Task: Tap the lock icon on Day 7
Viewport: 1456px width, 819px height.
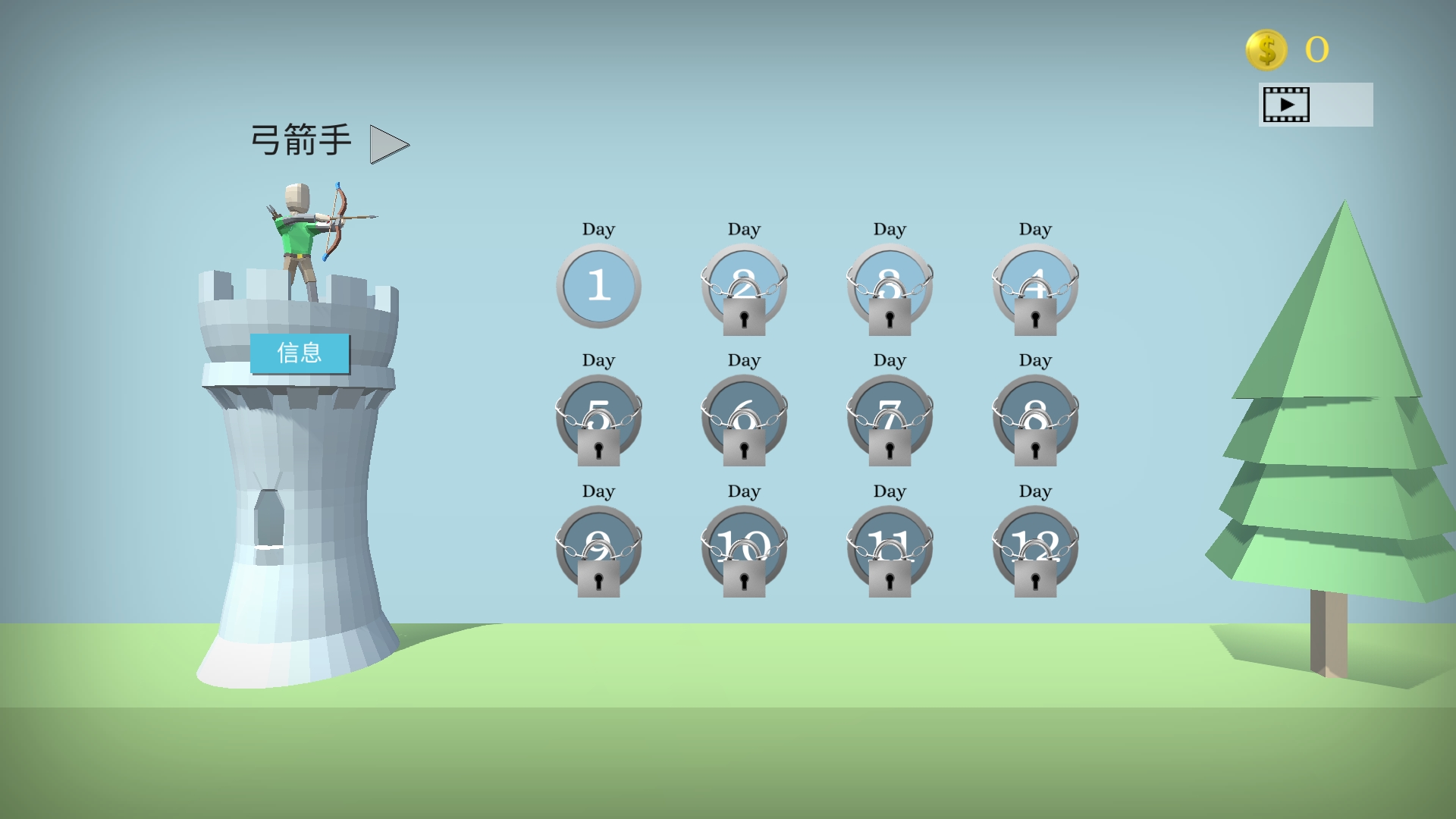Action: (890, 450)
